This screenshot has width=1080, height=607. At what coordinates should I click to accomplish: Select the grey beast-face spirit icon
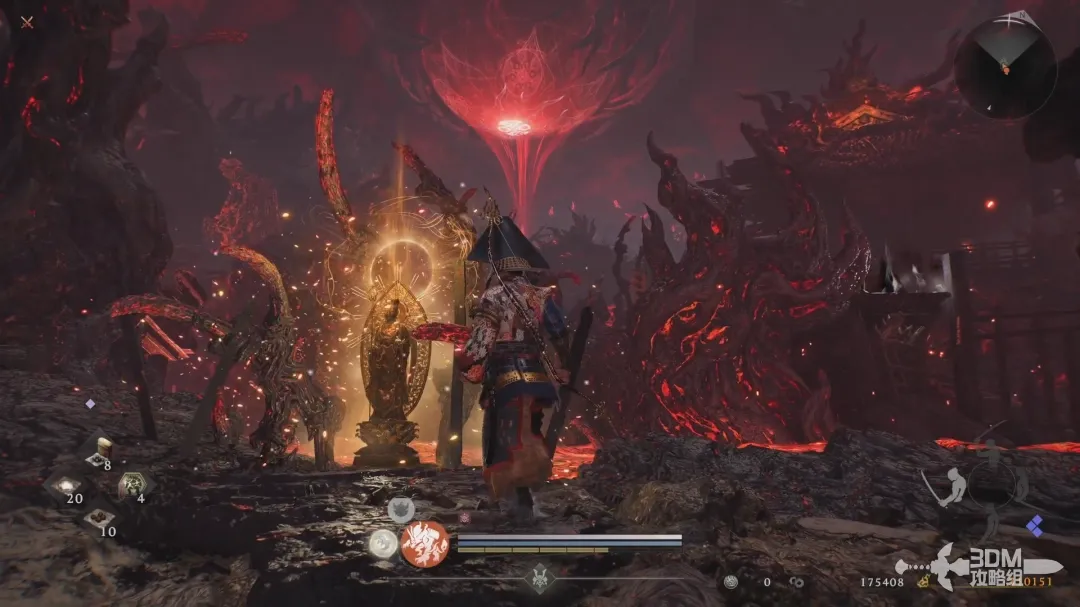click(401, 509)
